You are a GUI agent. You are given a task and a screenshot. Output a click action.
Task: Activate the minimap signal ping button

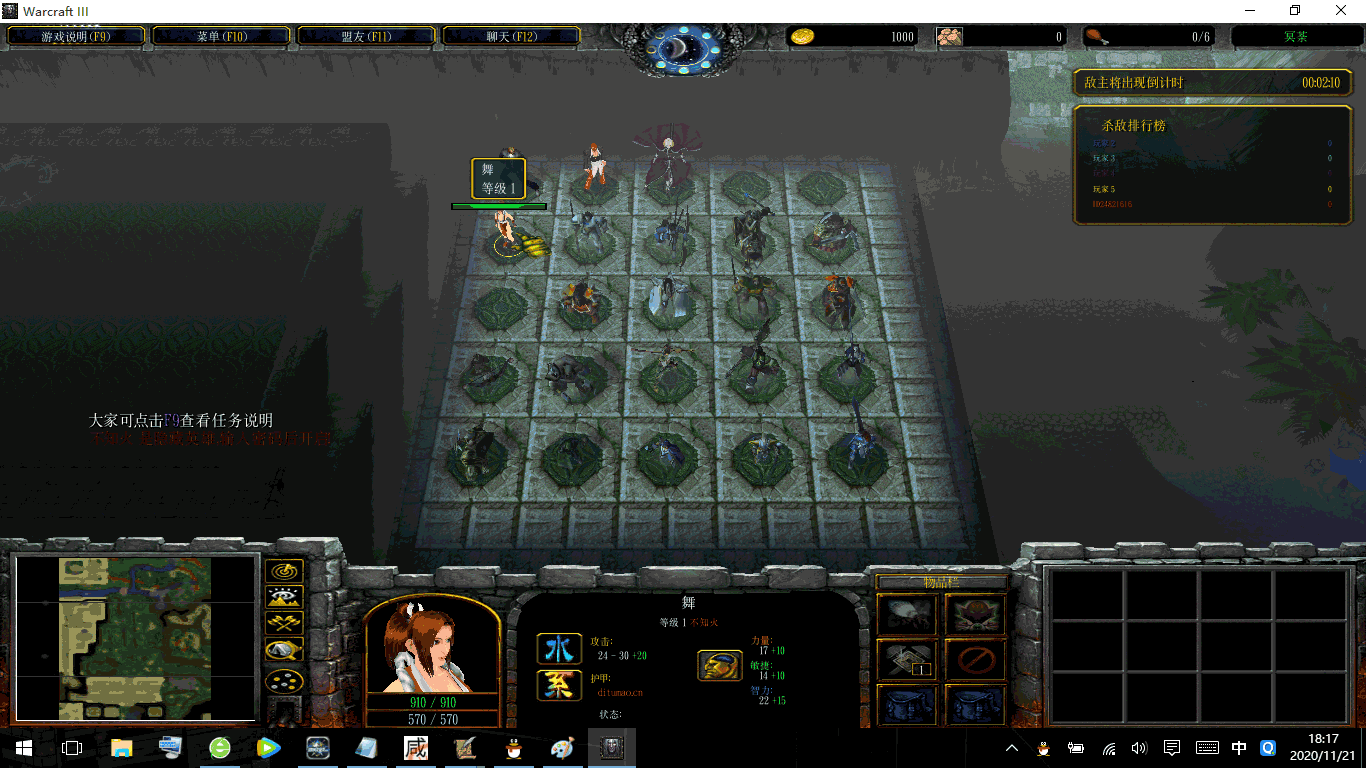[x=285, y=573]
